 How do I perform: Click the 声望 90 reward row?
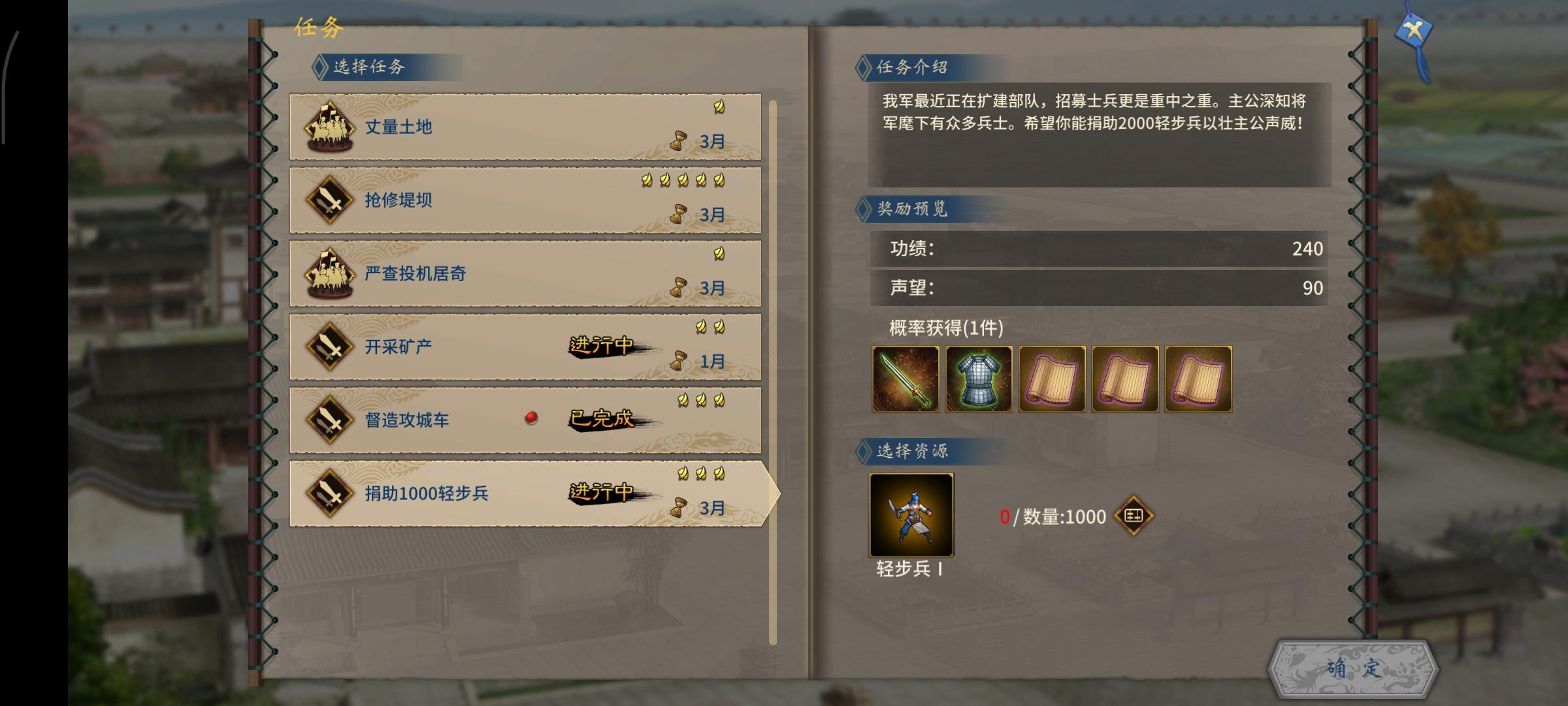tap(1098, 286)
